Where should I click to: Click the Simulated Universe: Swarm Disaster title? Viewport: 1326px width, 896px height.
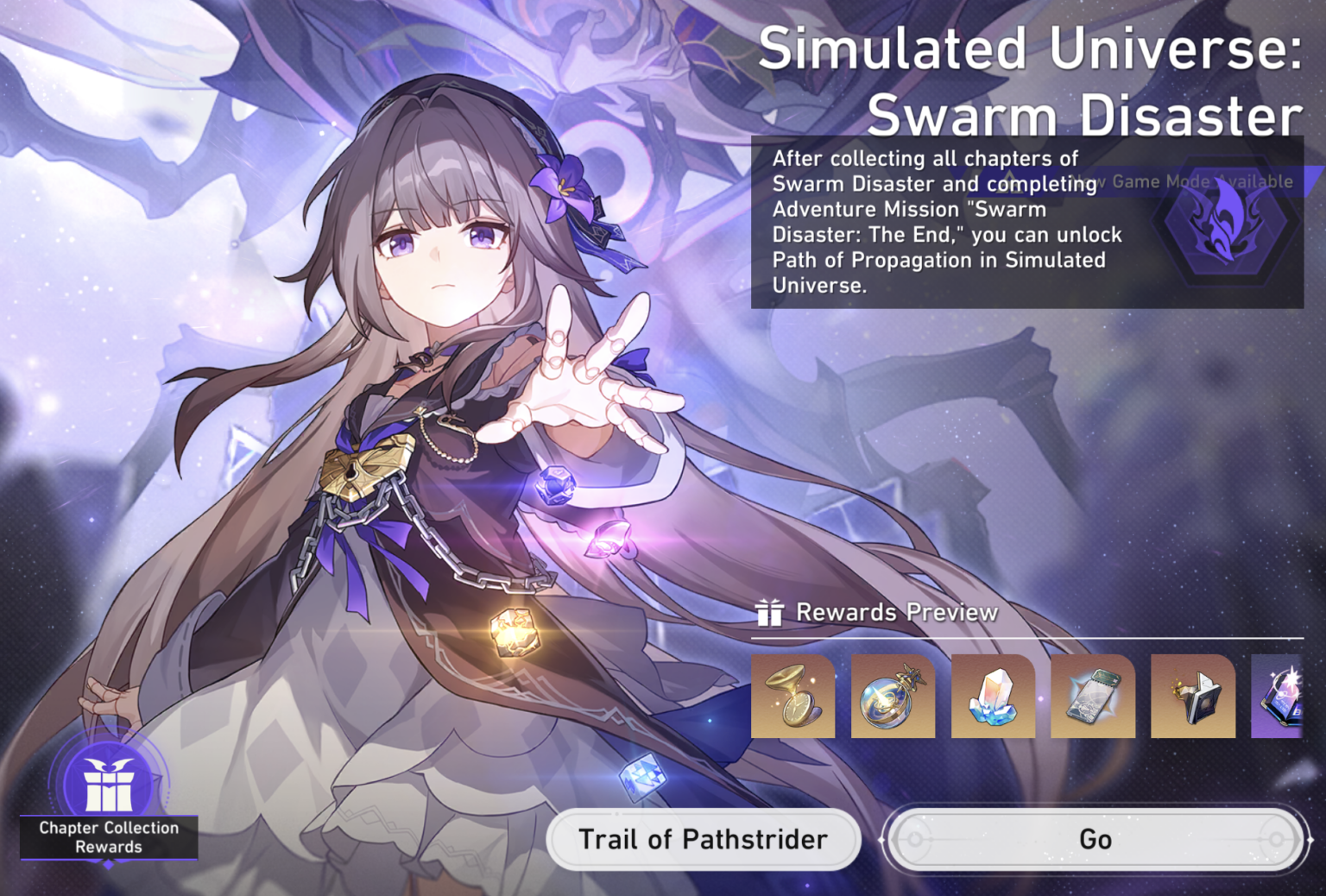1027,82
